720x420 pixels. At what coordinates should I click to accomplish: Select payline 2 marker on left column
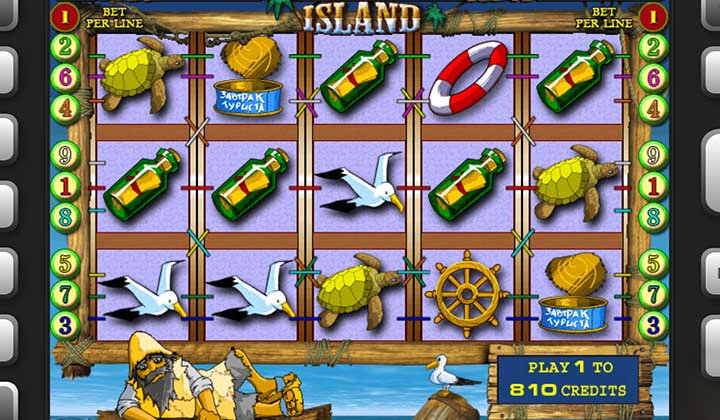(66, 47)
